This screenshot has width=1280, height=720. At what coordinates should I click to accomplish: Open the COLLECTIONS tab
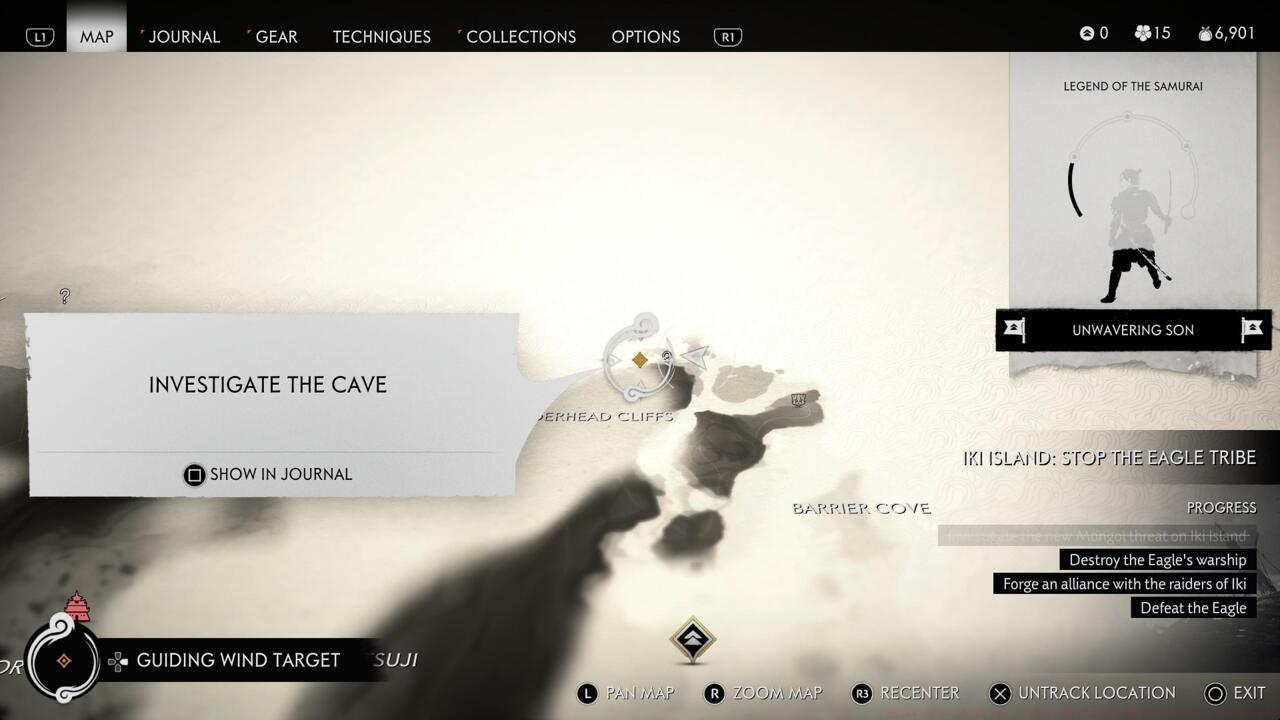coord(520,36)
